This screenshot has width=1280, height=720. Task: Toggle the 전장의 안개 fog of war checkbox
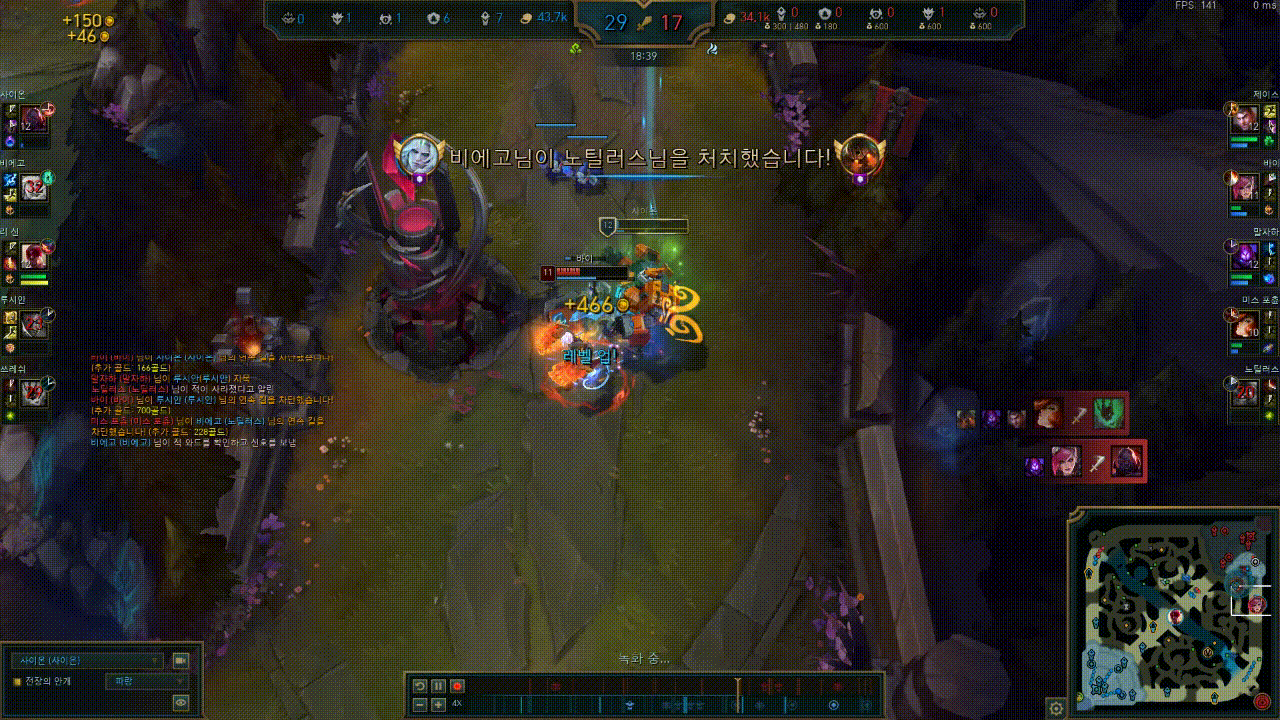pyautogui.click(x=16, y=681)
